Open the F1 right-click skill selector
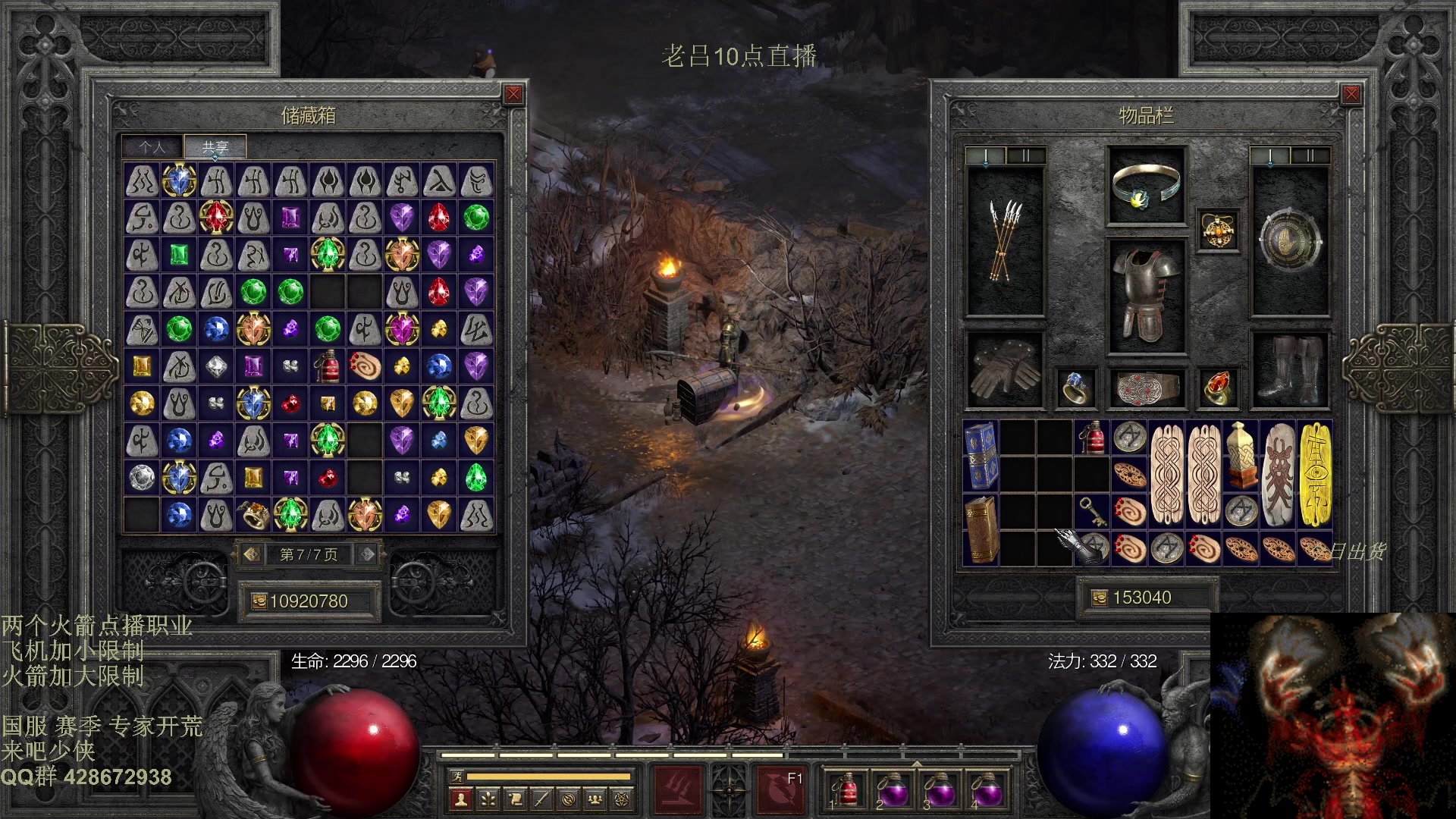 tap(781, 789)
